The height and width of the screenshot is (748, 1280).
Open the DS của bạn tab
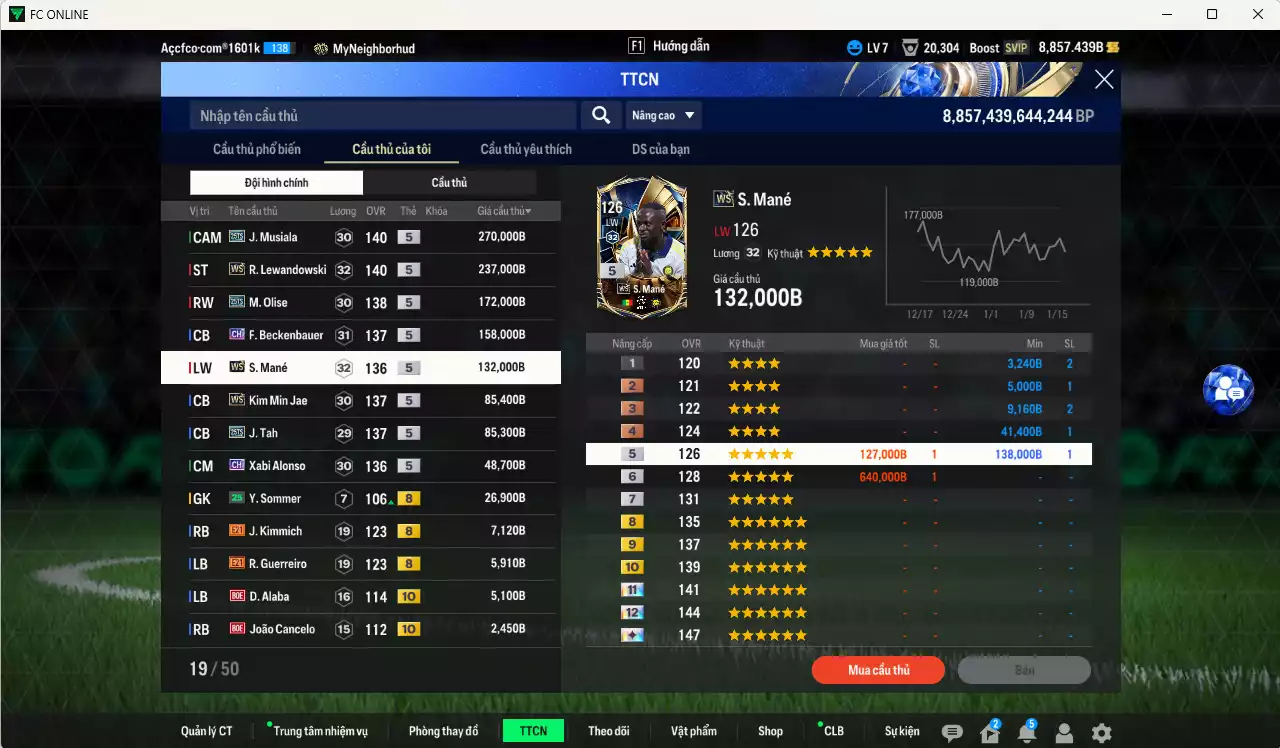point(660,150)
